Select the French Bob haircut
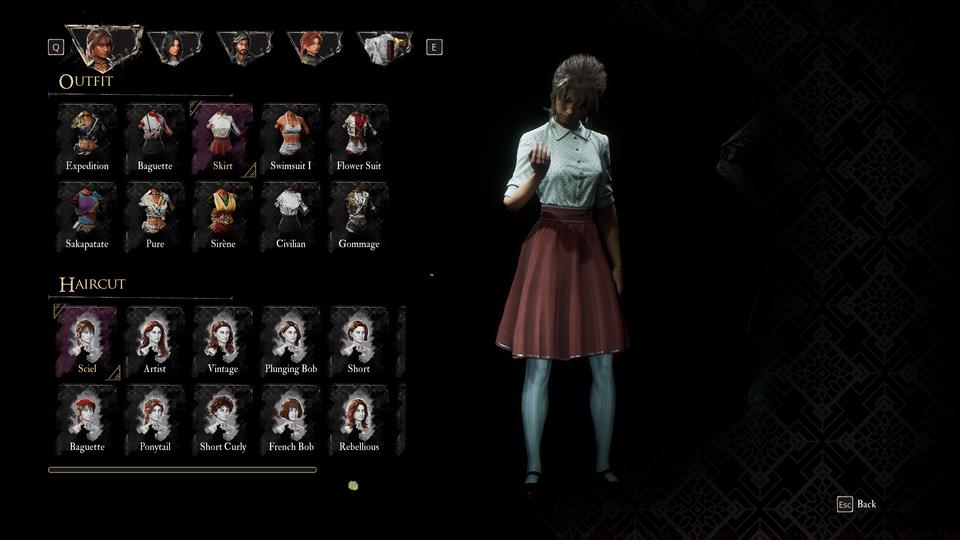 (x=291, y=419)
